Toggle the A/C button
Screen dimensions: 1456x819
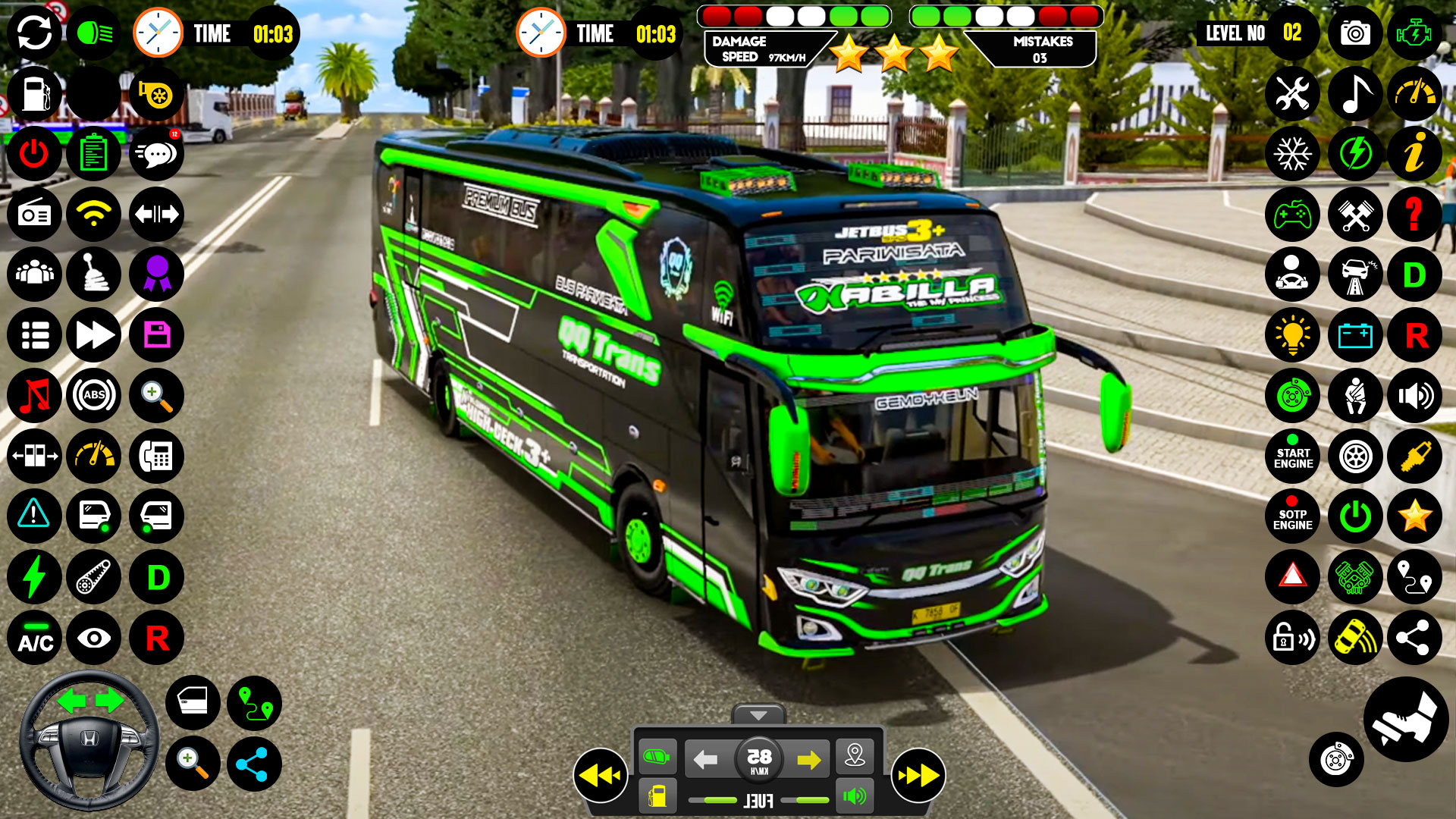tap(35, 639)
